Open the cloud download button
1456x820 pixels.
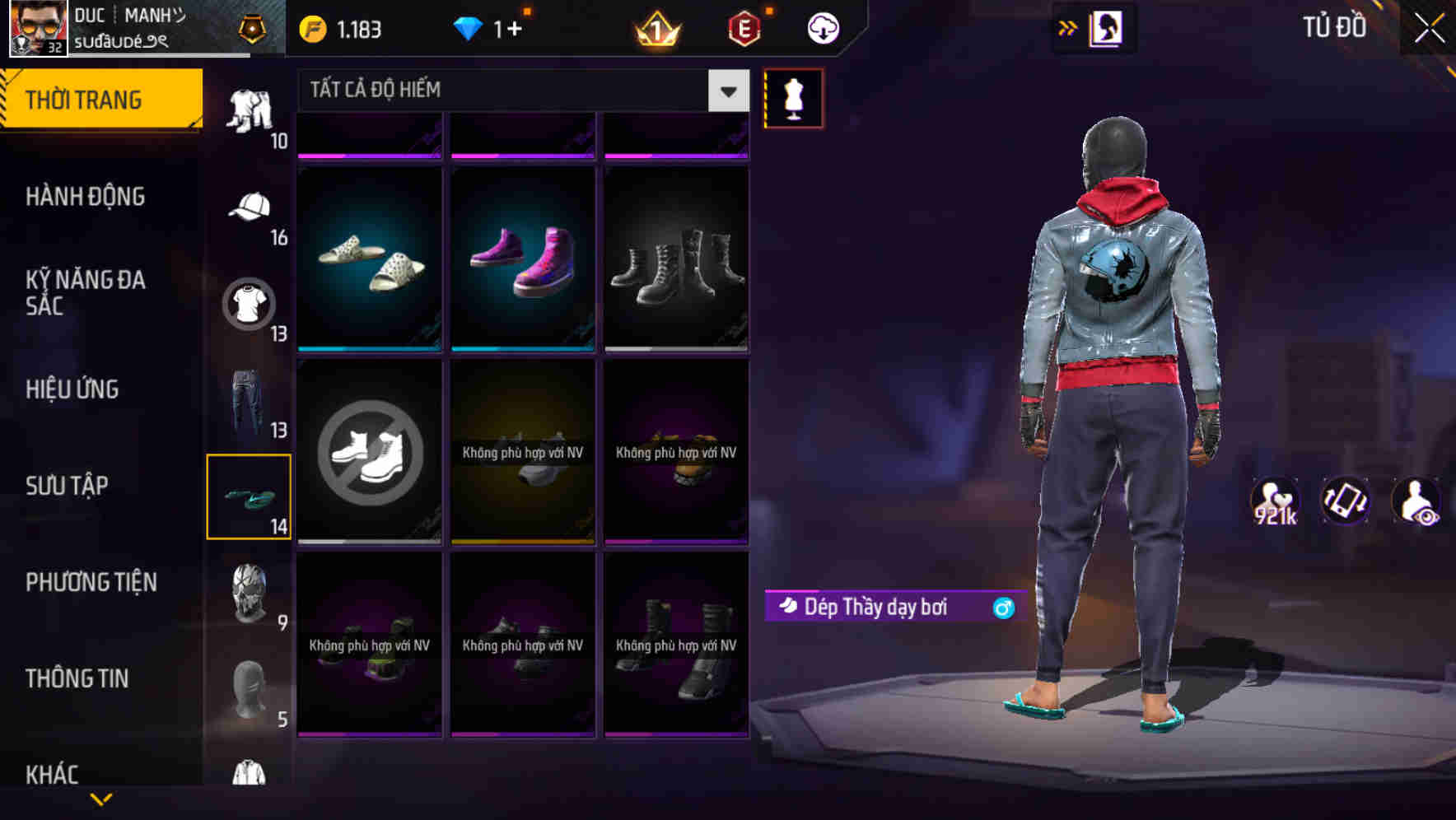click(823, 27)
